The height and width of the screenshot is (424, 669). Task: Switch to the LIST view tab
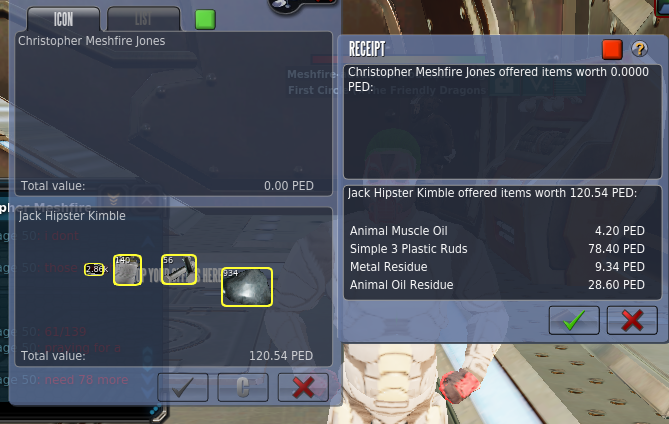[x=142, y=19]
